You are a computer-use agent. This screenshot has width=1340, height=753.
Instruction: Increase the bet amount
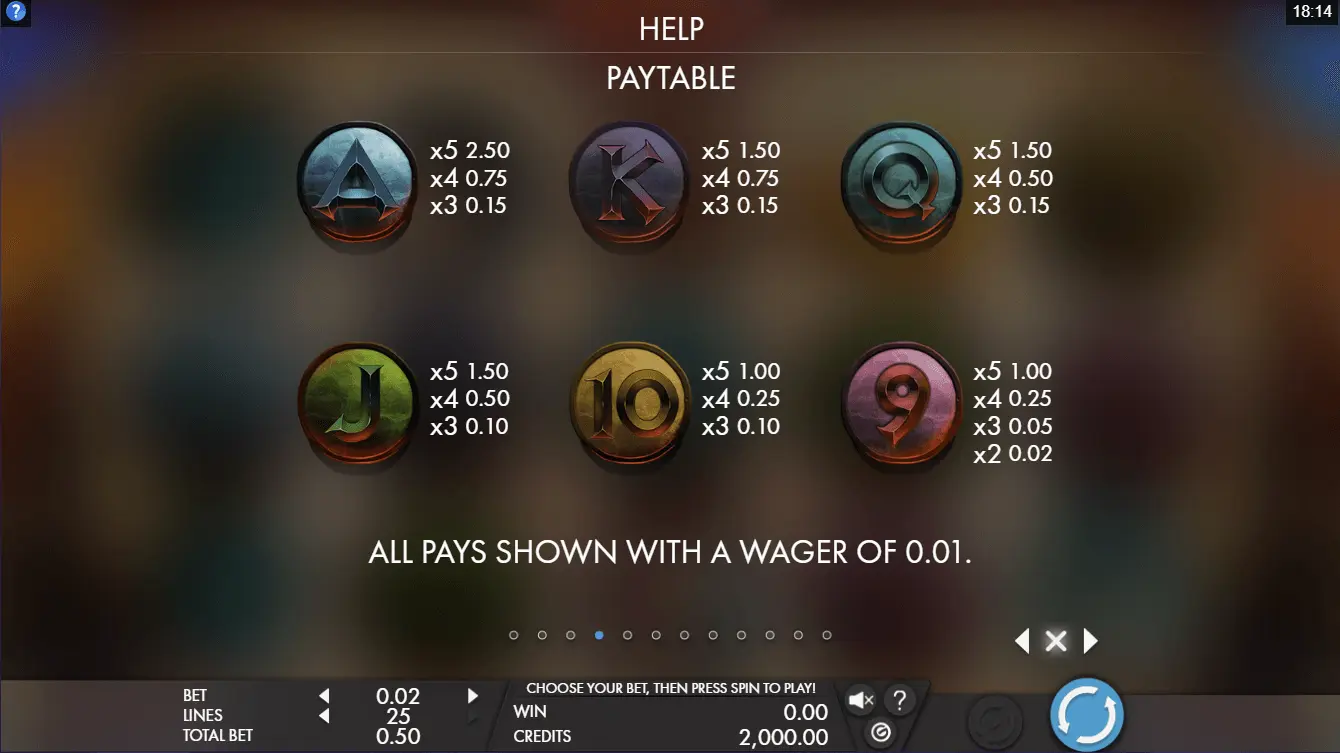[x=473, y=696]
